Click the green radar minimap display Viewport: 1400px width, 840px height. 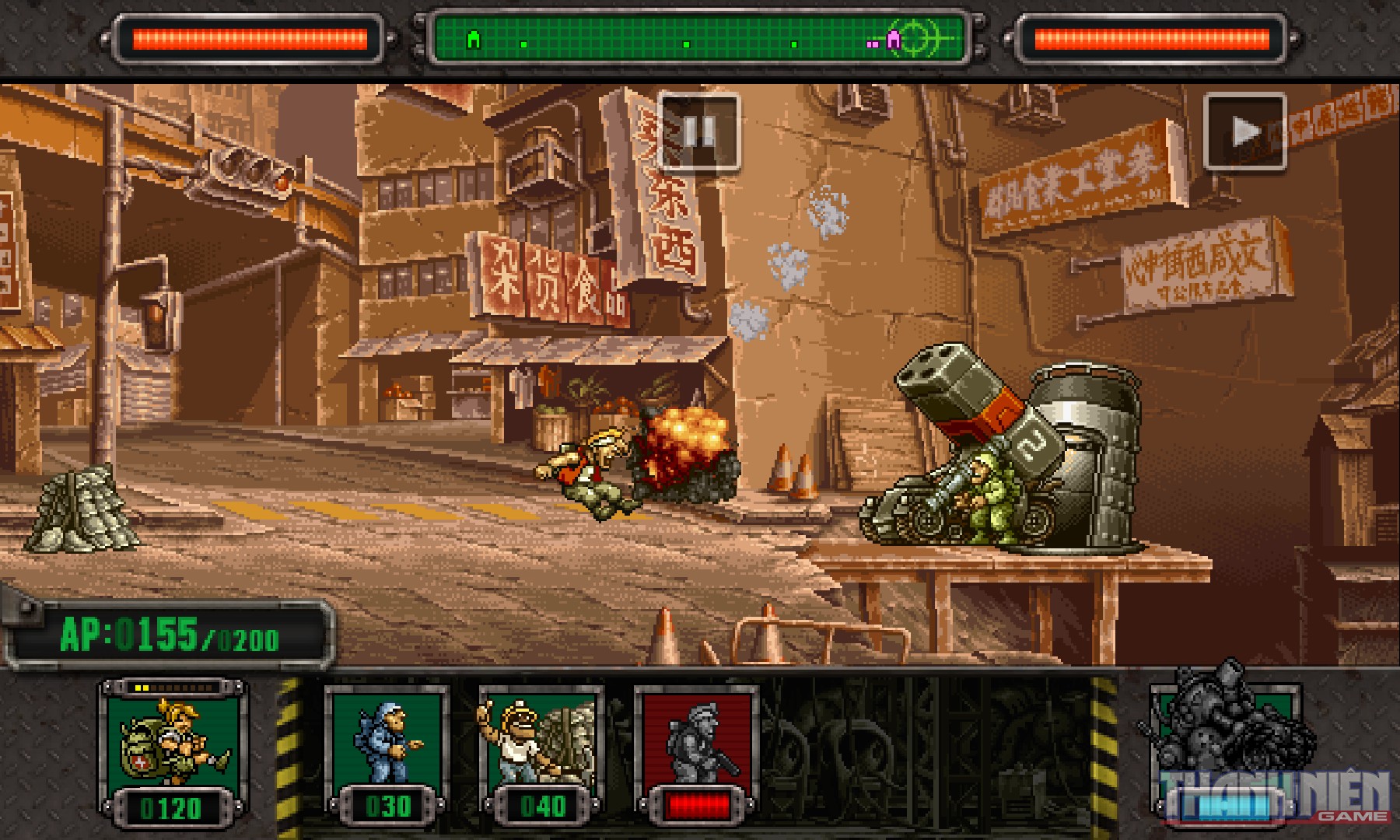point(700,36)
